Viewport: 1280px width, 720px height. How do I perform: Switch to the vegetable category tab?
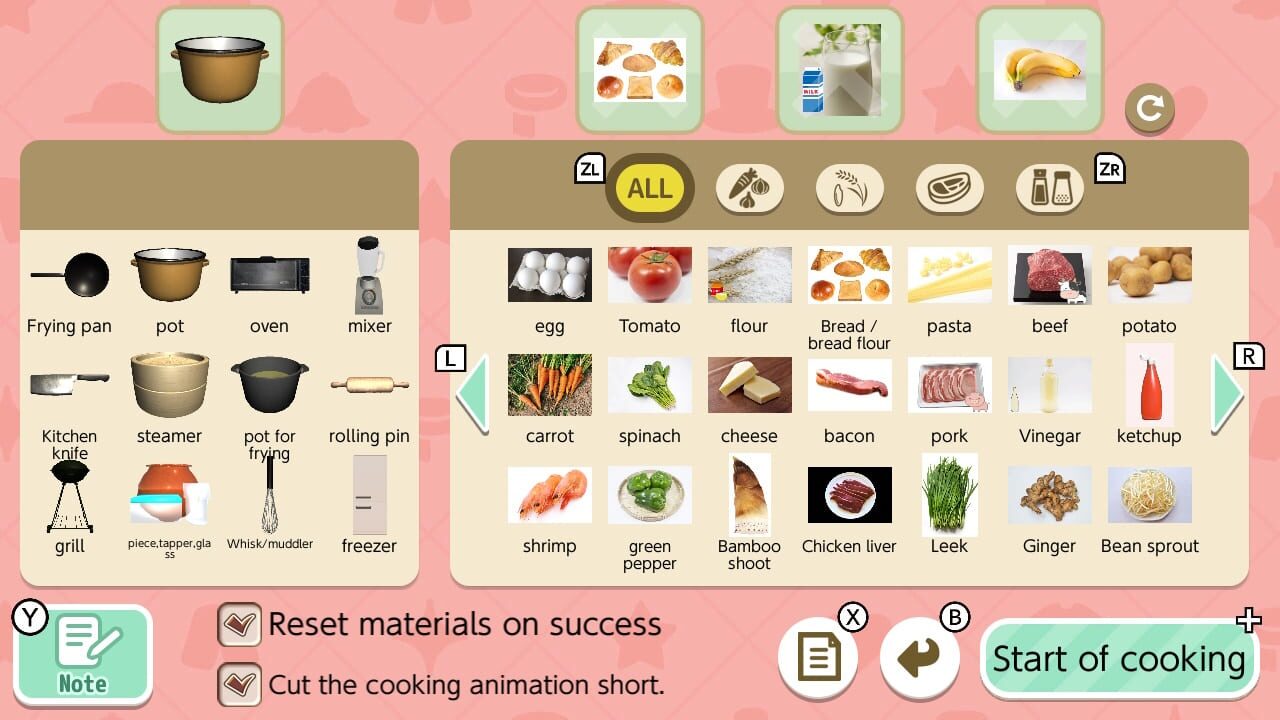749,188
